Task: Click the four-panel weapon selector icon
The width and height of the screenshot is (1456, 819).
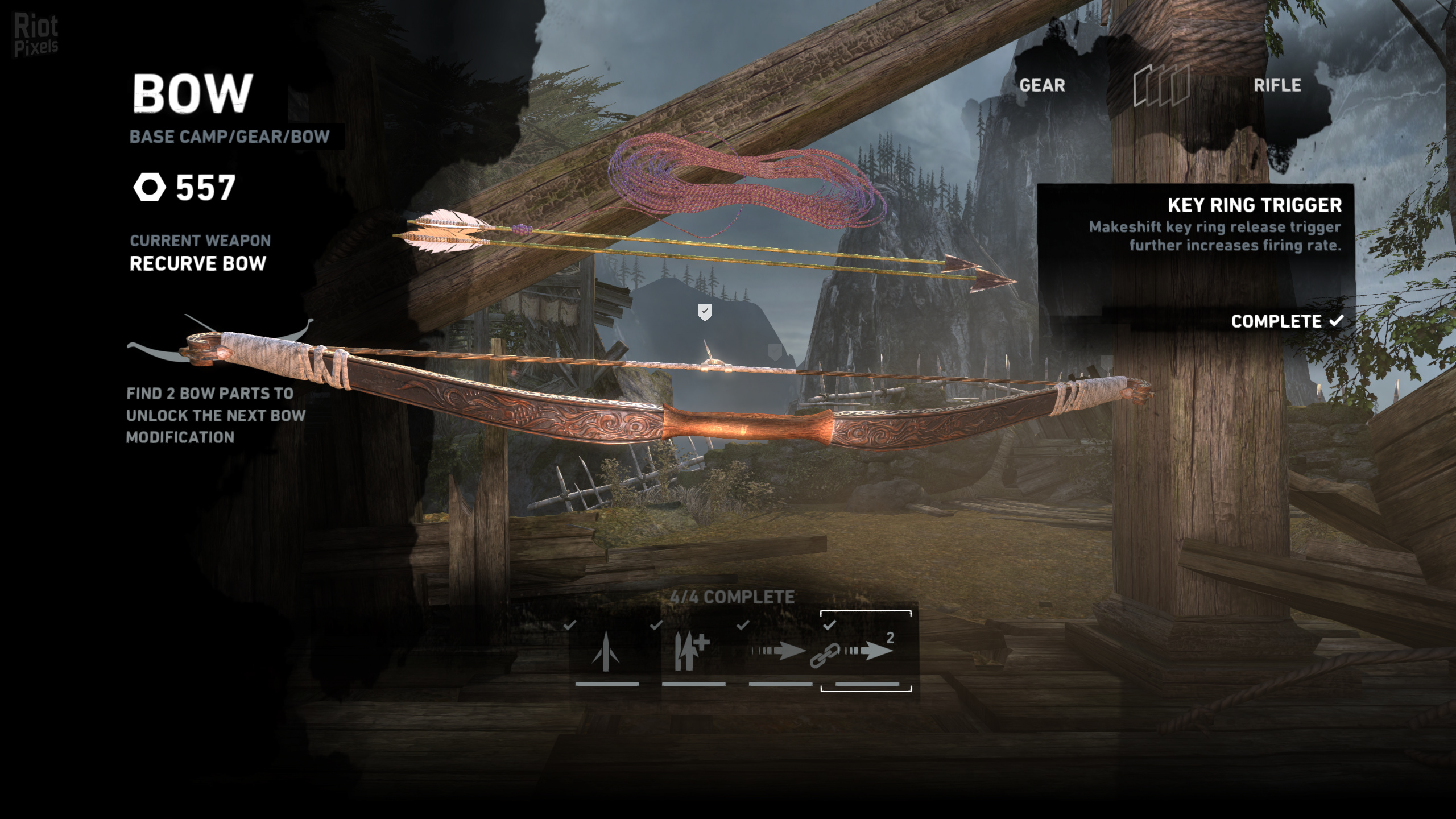Action: tap(1161, 85)
